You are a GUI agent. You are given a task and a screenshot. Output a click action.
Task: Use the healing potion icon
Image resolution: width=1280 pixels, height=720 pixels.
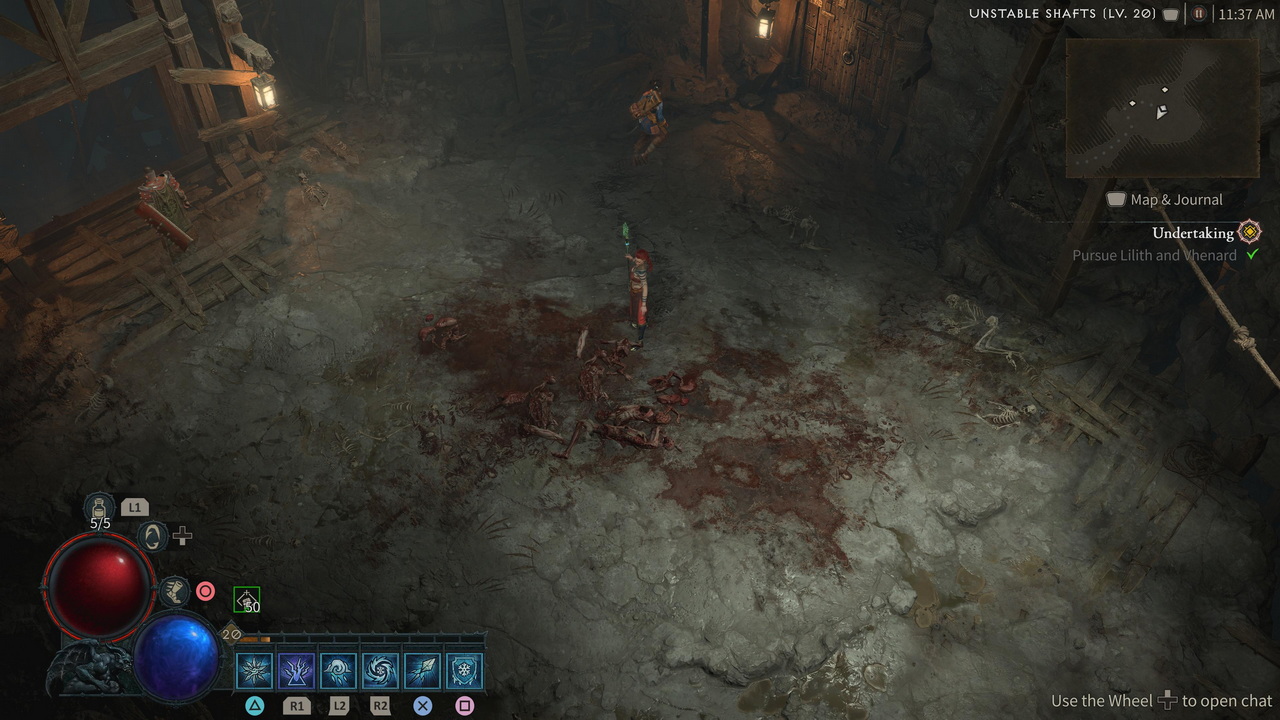(100, 507)
